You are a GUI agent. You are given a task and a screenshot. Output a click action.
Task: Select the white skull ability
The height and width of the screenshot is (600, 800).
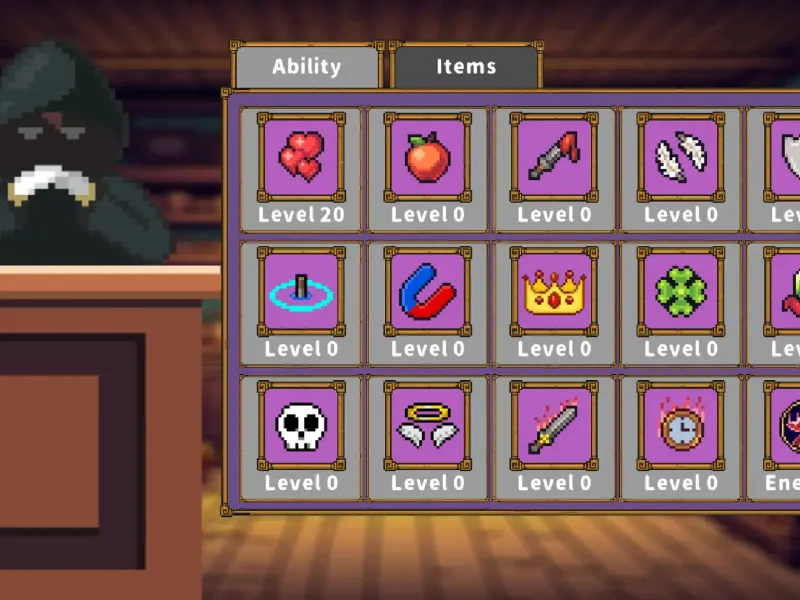(x=300, y=426)
